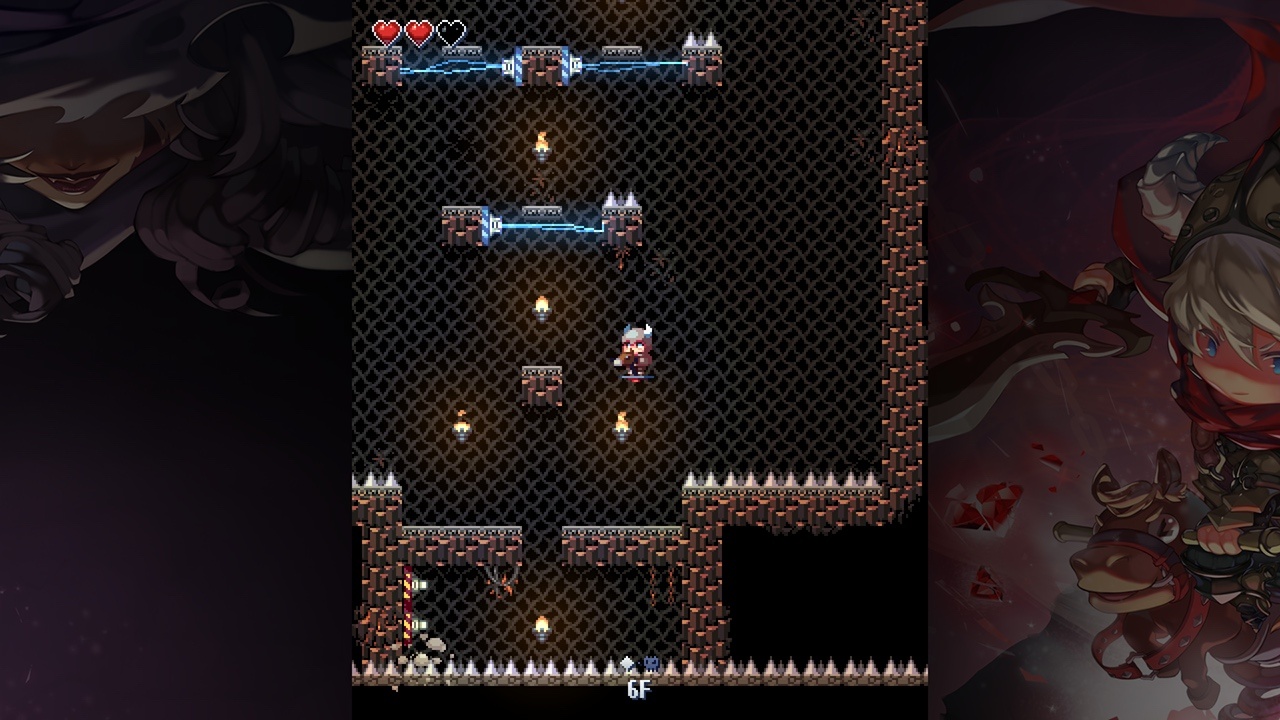
Task: Select the diamond gem icon near the spikes
Action: tap(628, 662)
